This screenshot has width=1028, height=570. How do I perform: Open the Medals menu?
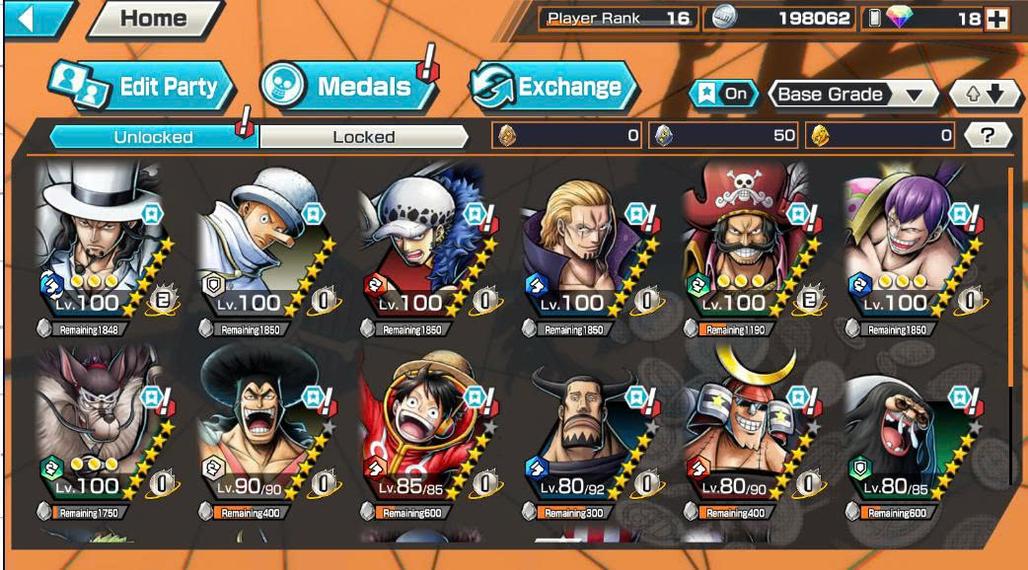coord(349,87)
